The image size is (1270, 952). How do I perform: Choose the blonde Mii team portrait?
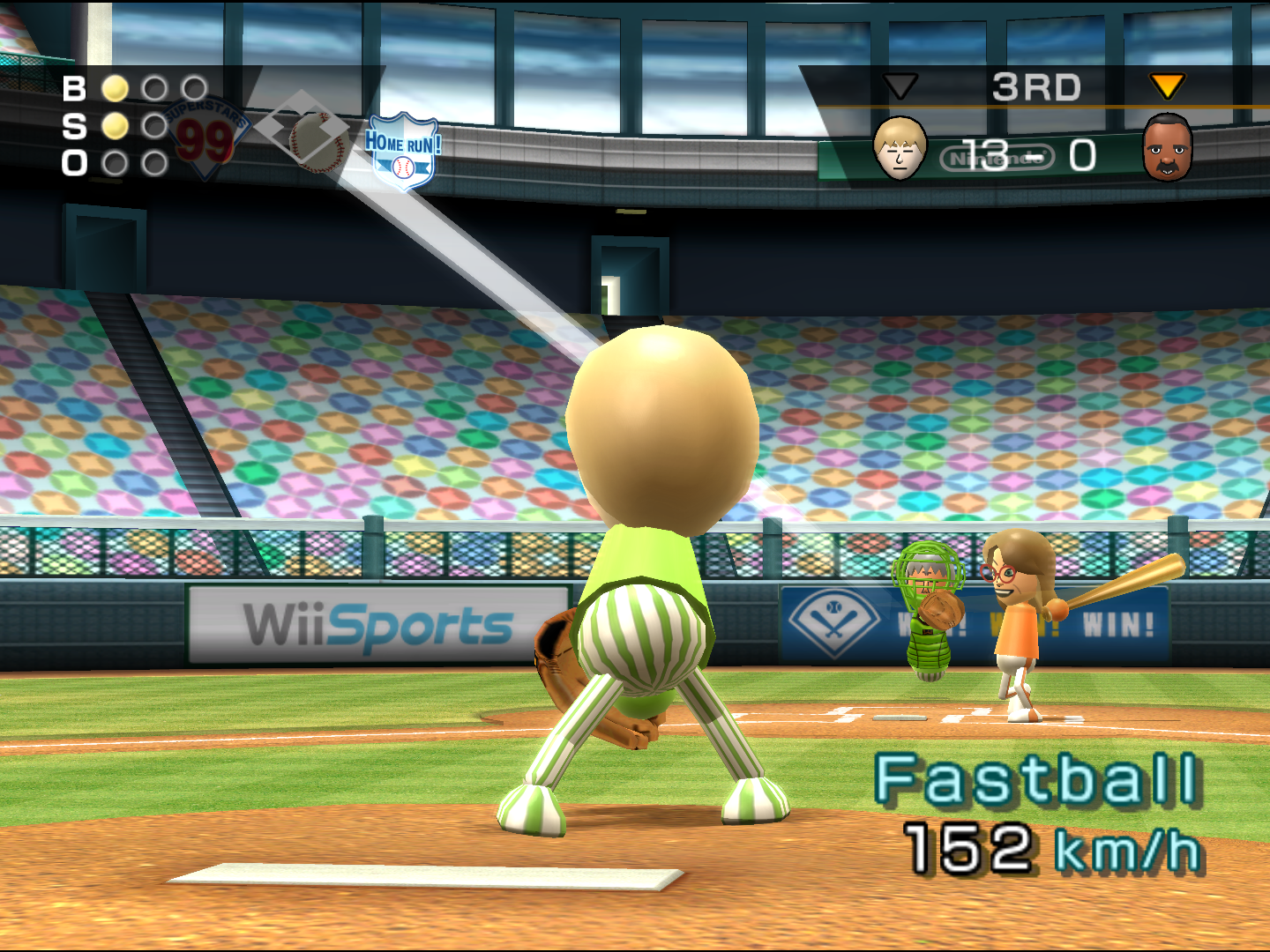(x=900, y=148)
